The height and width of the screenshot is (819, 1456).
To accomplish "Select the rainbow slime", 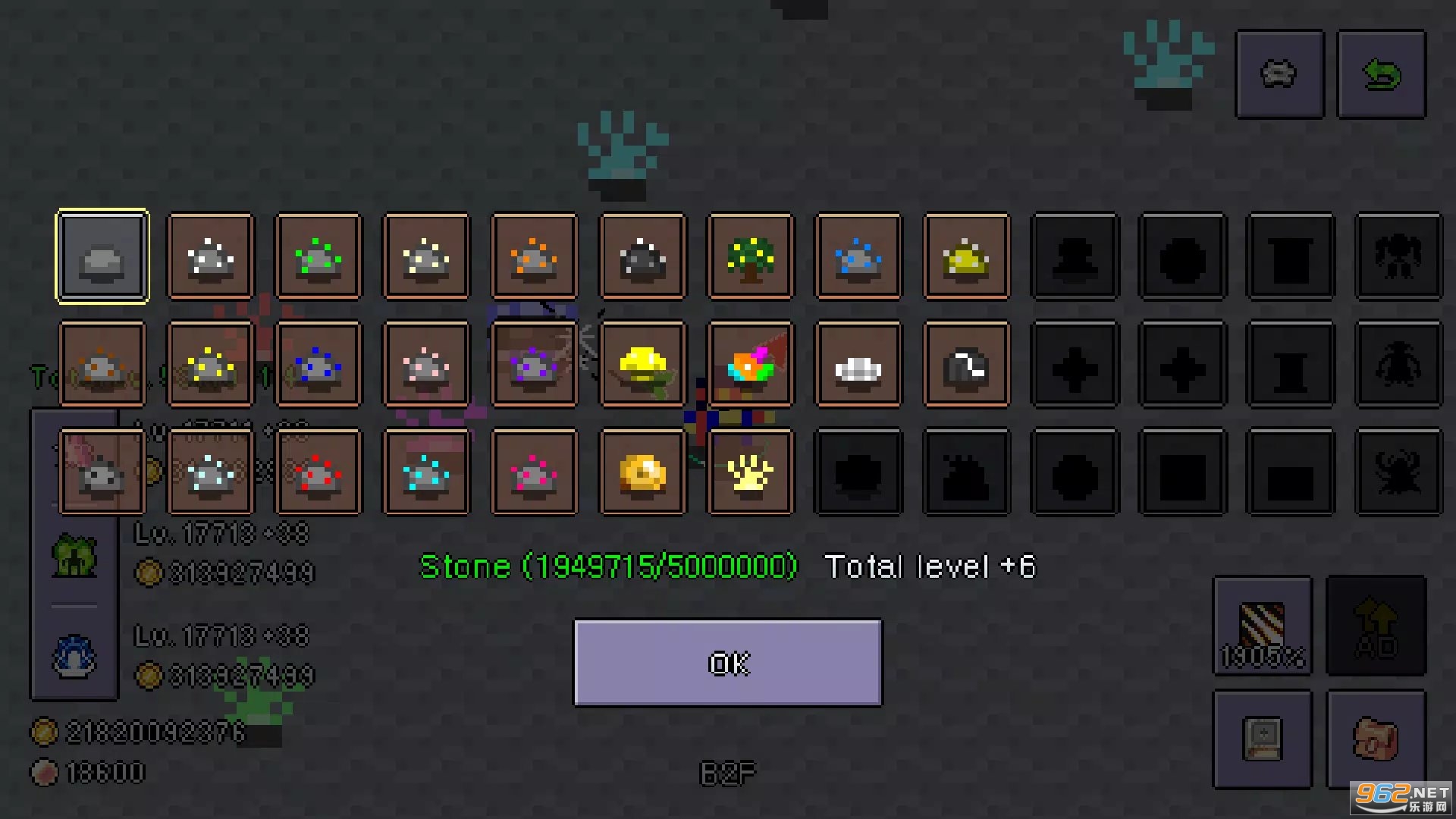I will (x=751, y=364).
